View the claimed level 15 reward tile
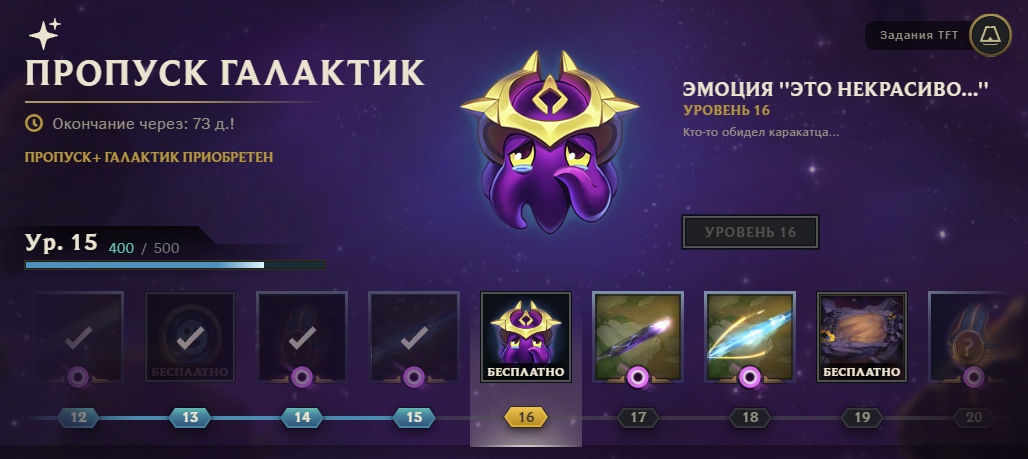This screenshot has height=459, width=1028. click(x=414, y=338)
